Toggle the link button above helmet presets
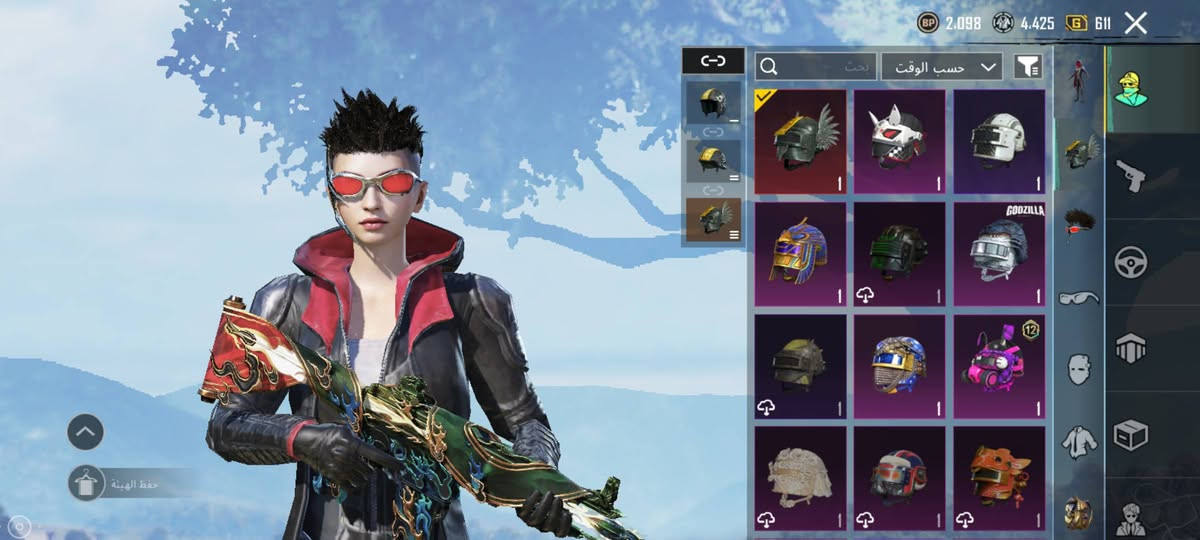This screenshot has height=540, width=1200. coord(713,61)
